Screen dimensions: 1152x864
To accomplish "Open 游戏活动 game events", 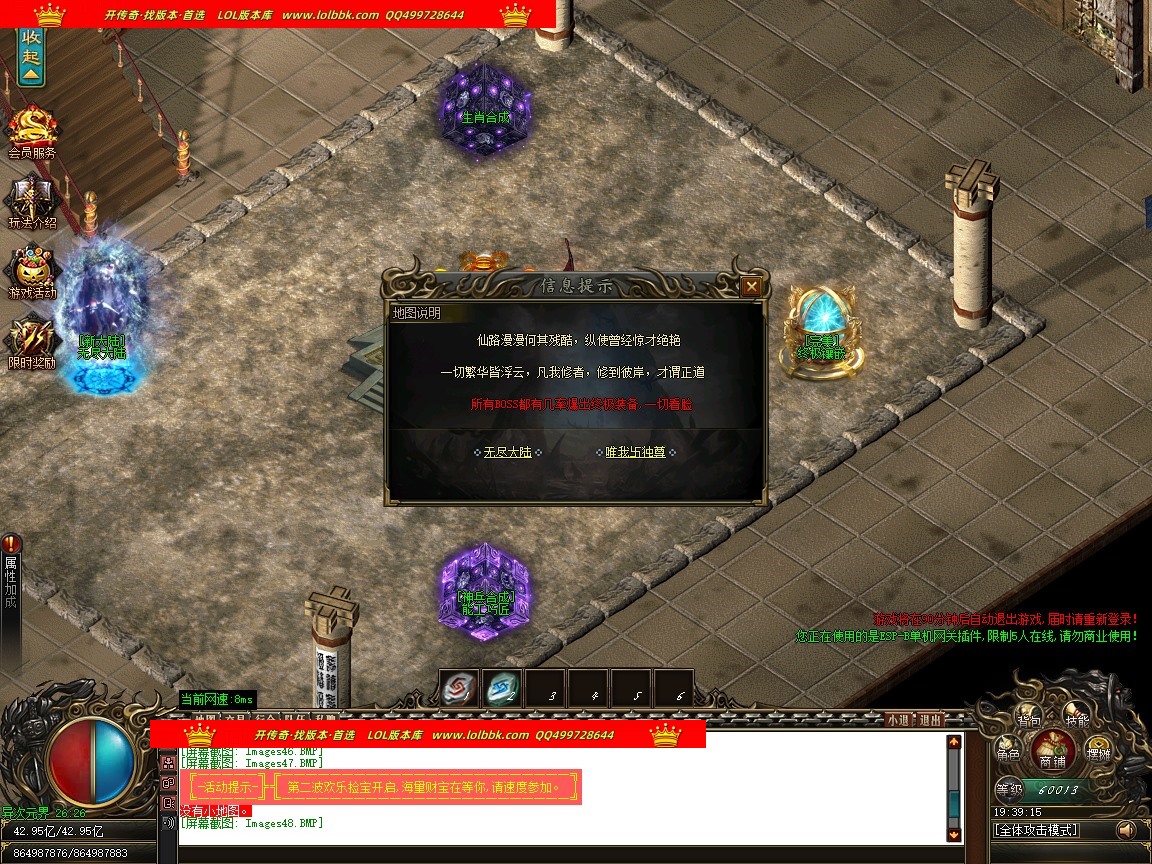I will [32, 272].
